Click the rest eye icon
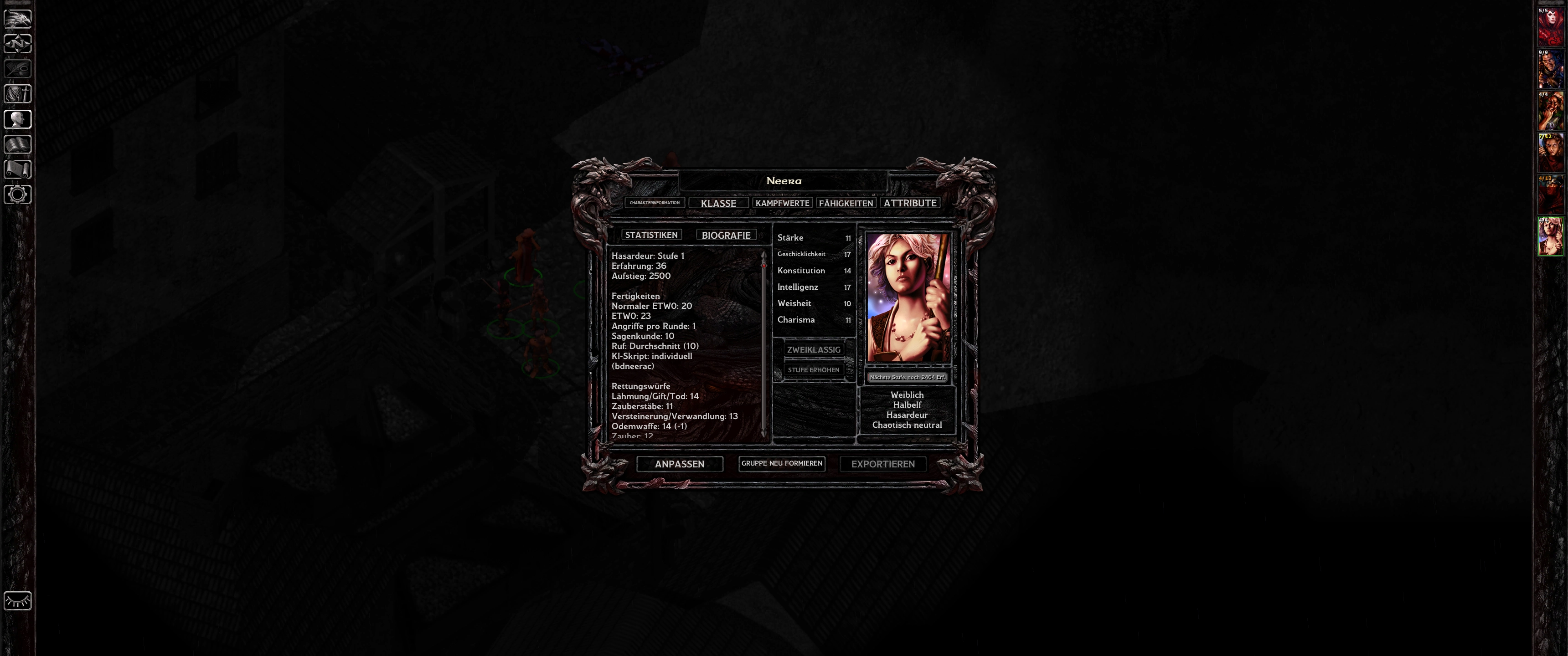 (18, 600)
